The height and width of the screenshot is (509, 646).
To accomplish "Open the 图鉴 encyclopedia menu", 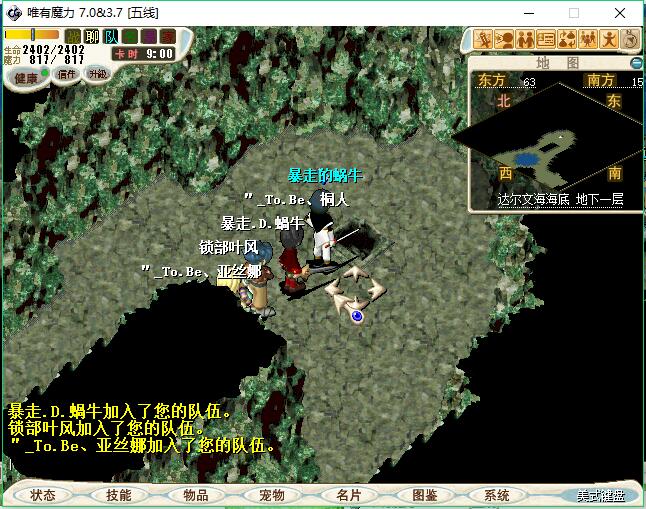I will tap(424, 495).
